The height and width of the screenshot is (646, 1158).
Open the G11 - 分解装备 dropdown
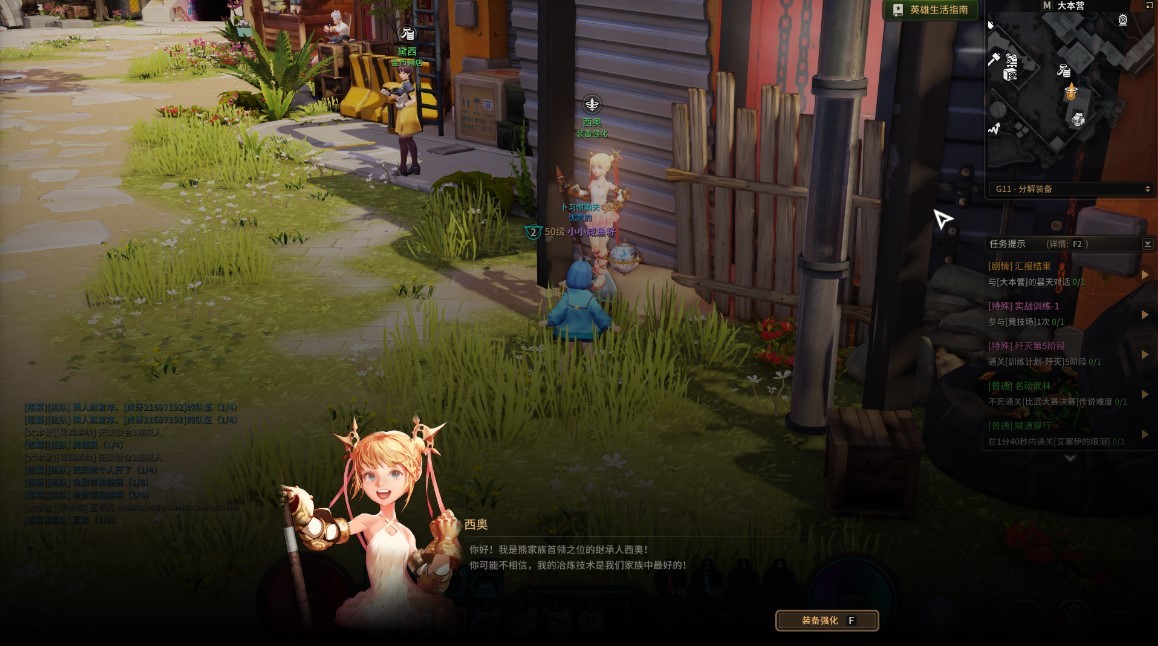[1071, 189]
